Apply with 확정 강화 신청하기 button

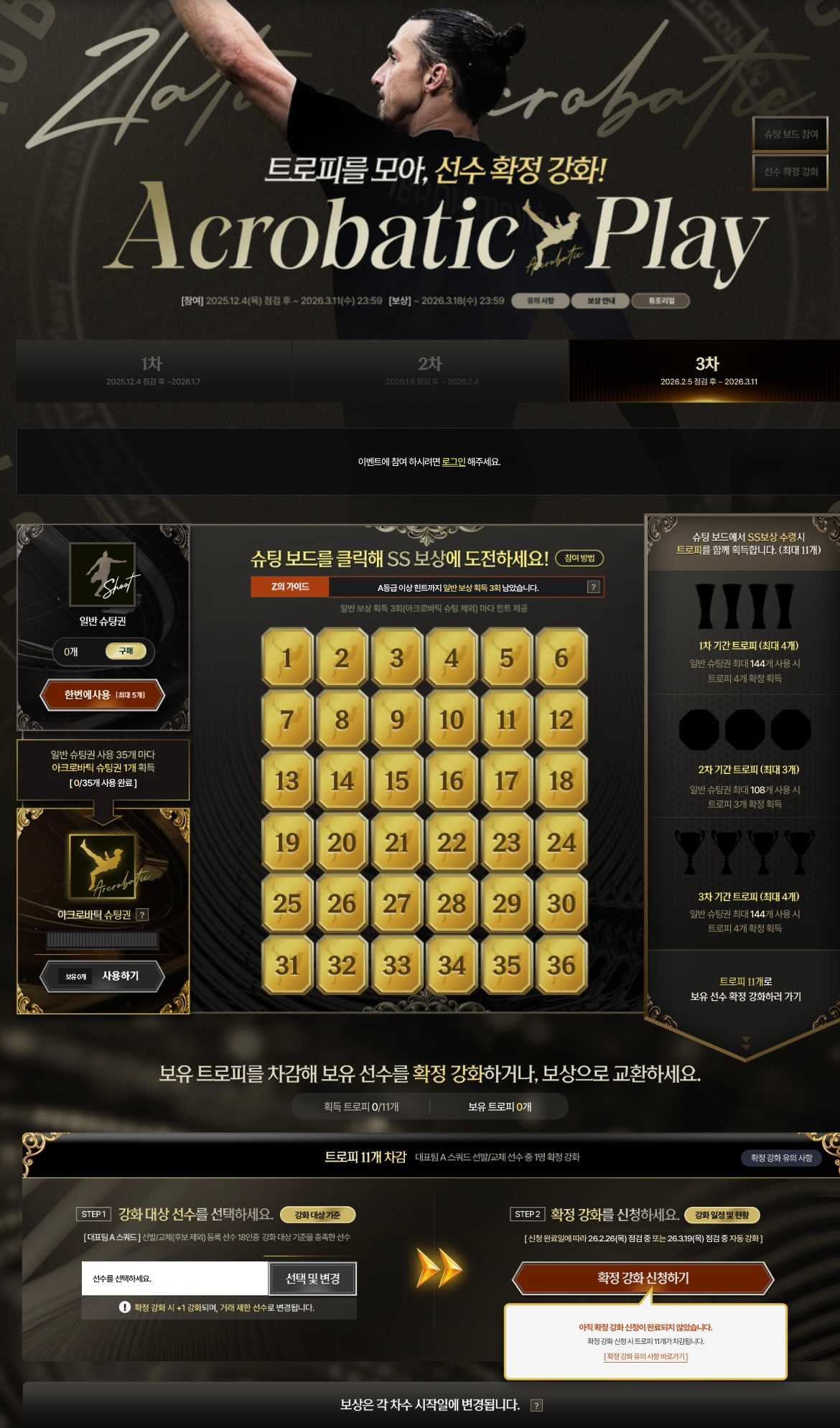point(643,1278)
